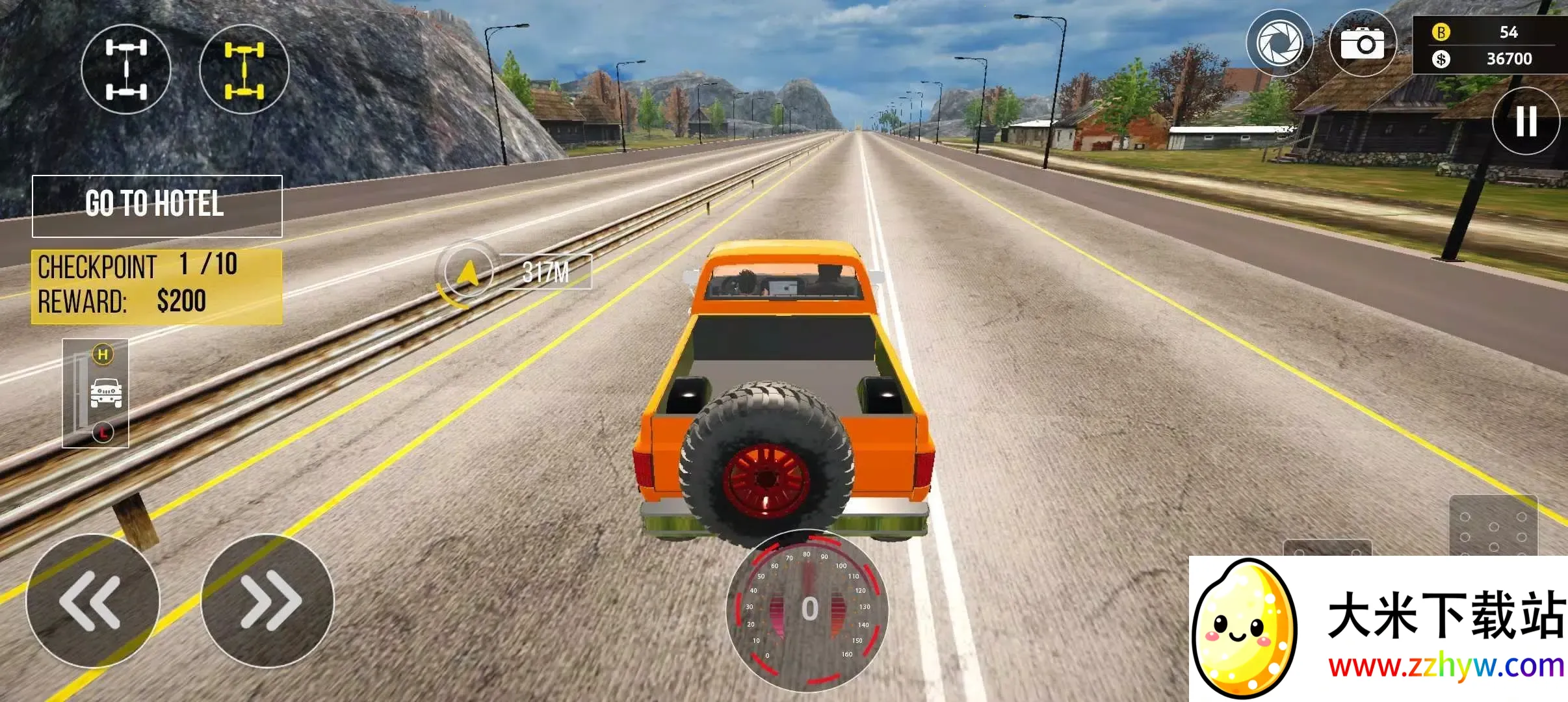Switch camera view with the aperture icon
This screenshot has height=702, width=1568.
click(1279, 44)
